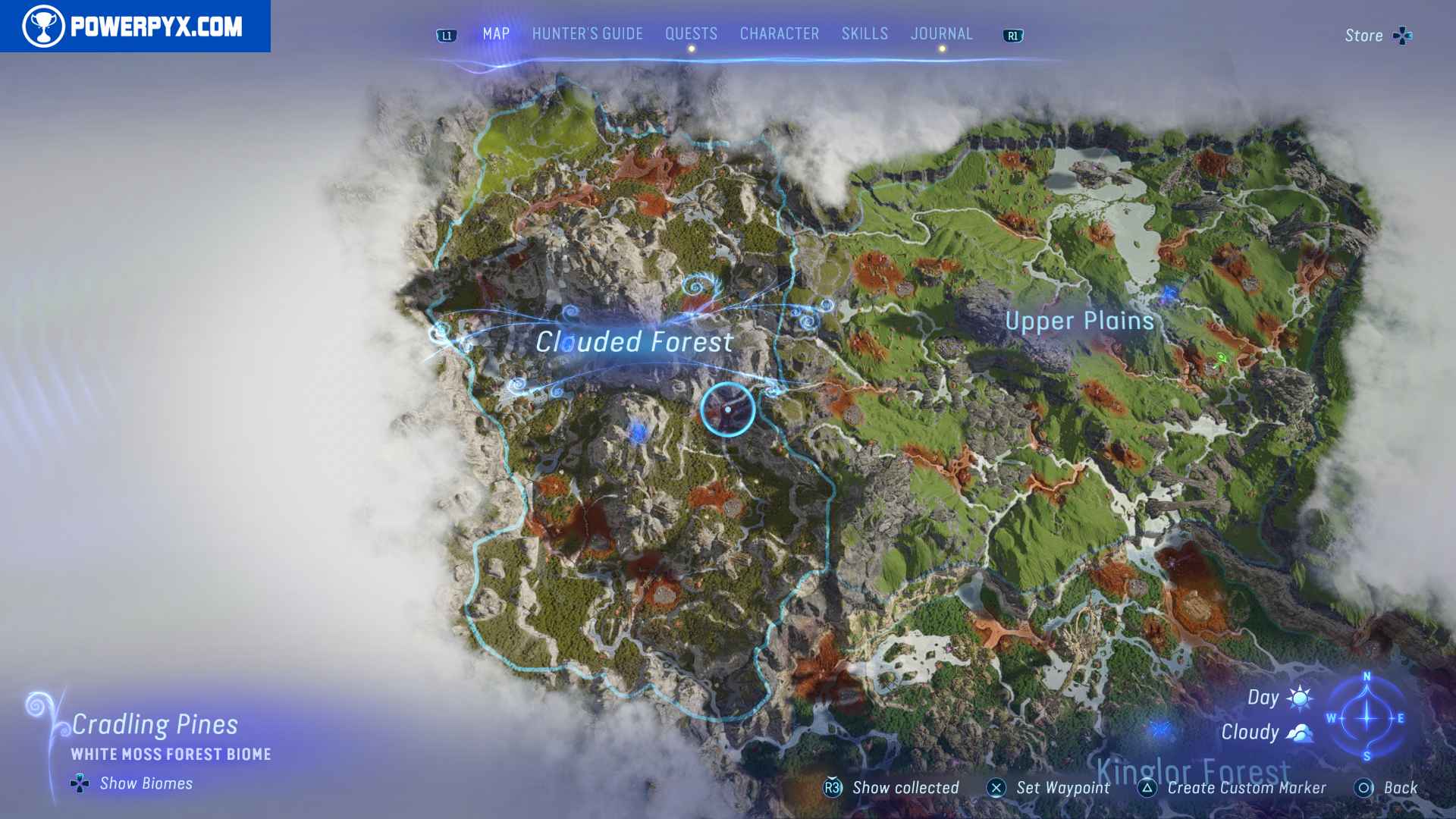Click the Upper Plains region label

tap(1080, 321)
